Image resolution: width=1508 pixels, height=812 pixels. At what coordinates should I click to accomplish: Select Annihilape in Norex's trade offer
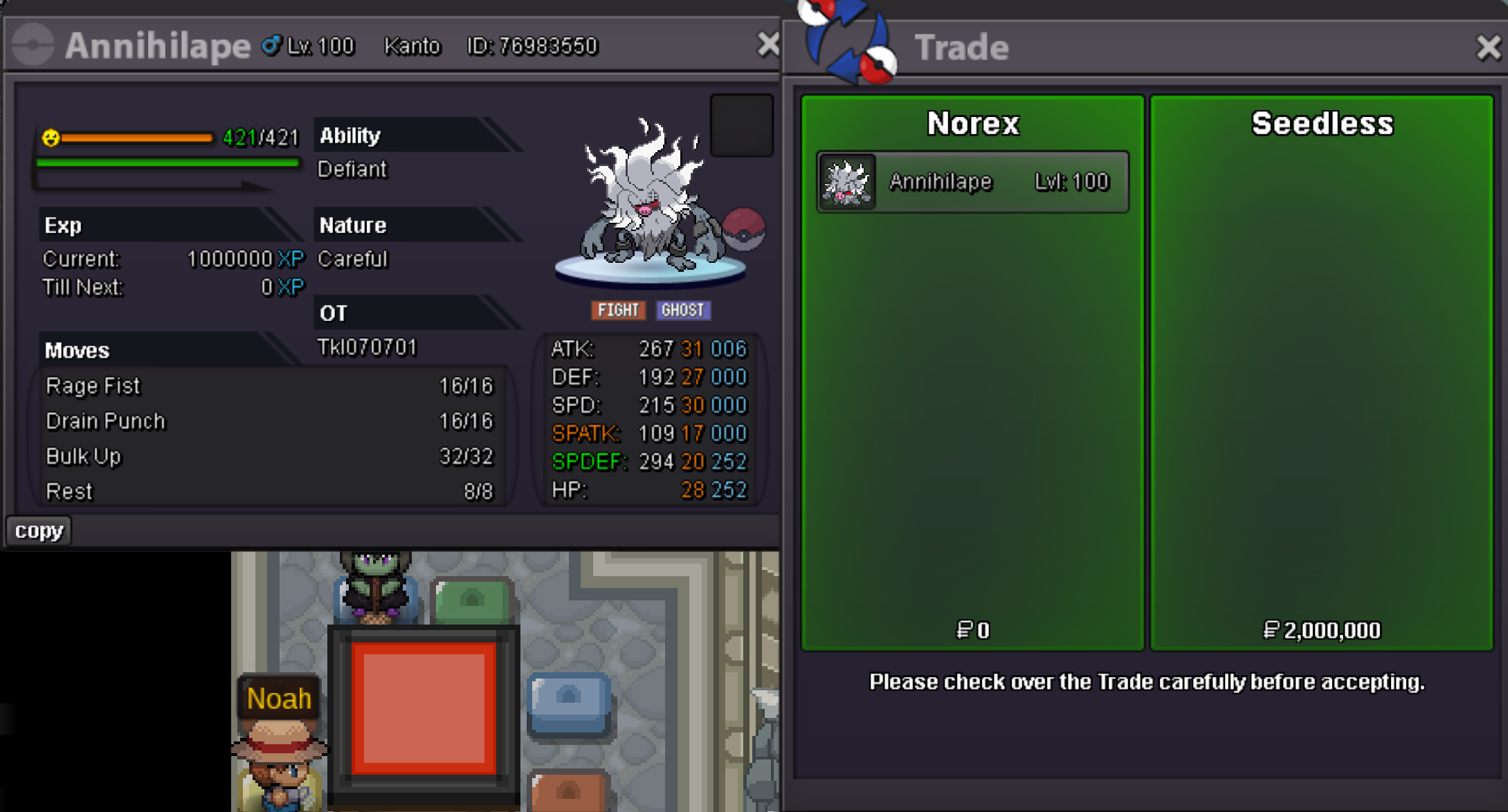pos(972,182)
